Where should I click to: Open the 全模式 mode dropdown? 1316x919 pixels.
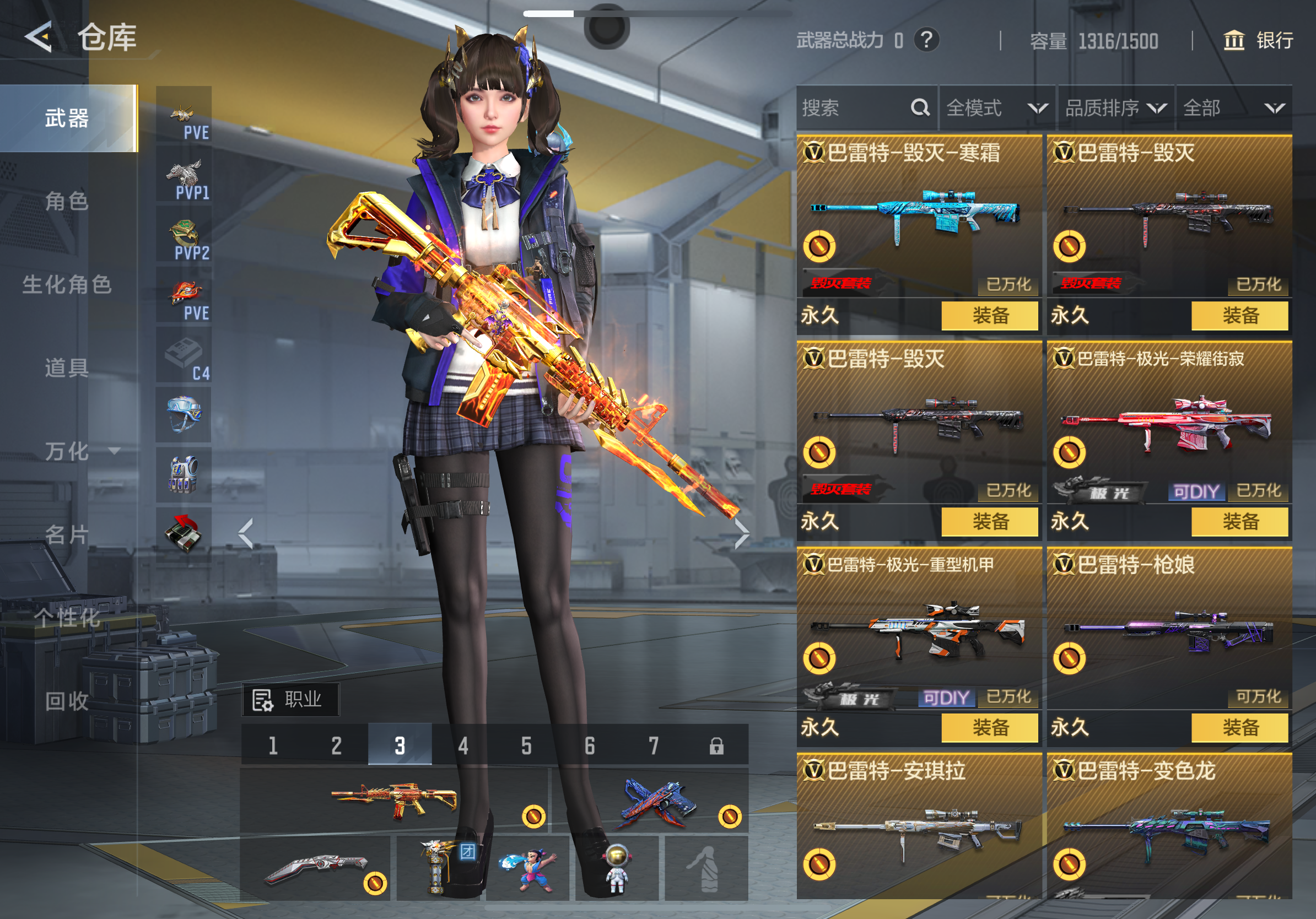[997, 108]
